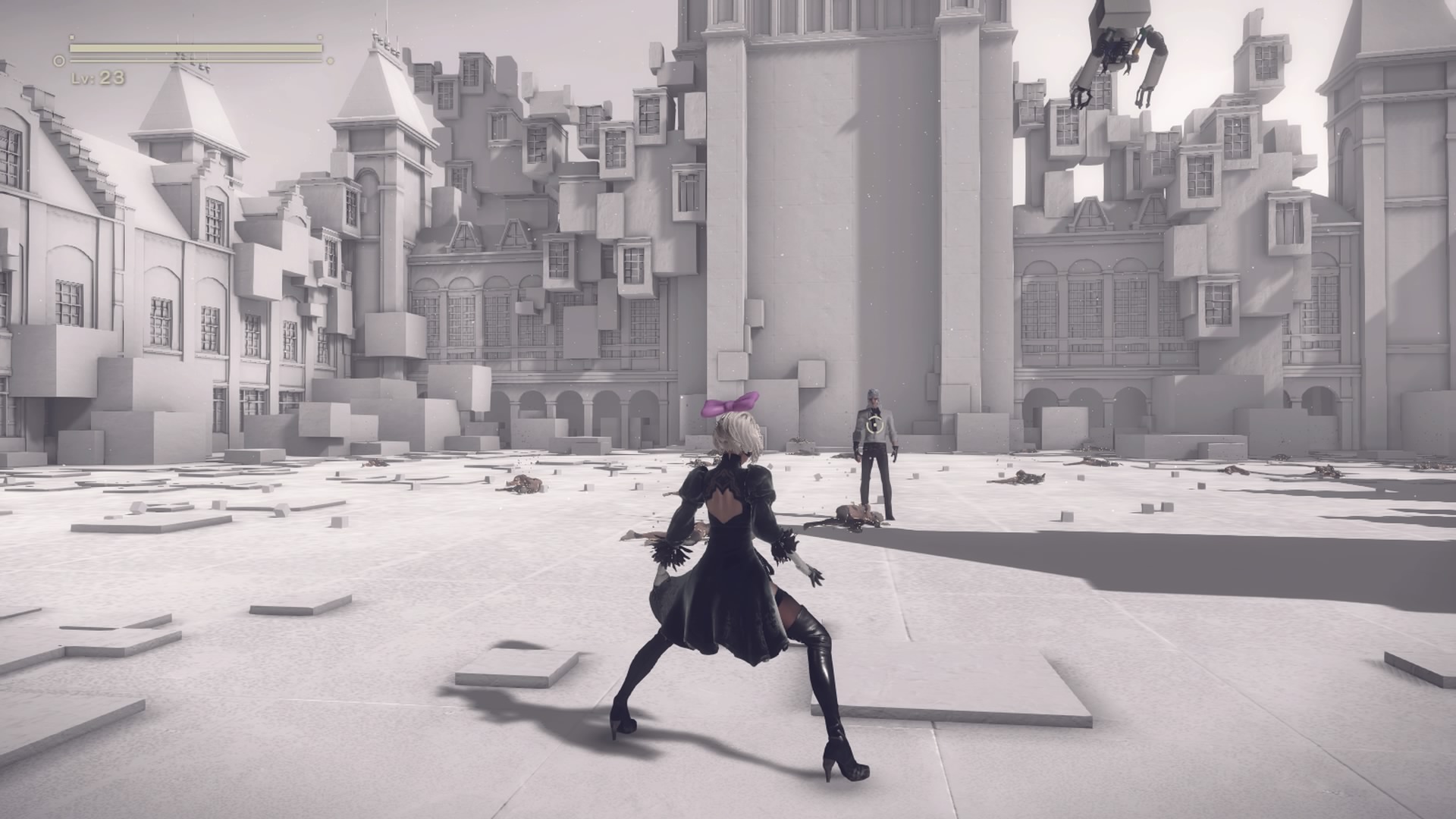Click the circle at the XP bar's right end
Viewport: 1456px width, 819px height.
(x=331, y=60)
